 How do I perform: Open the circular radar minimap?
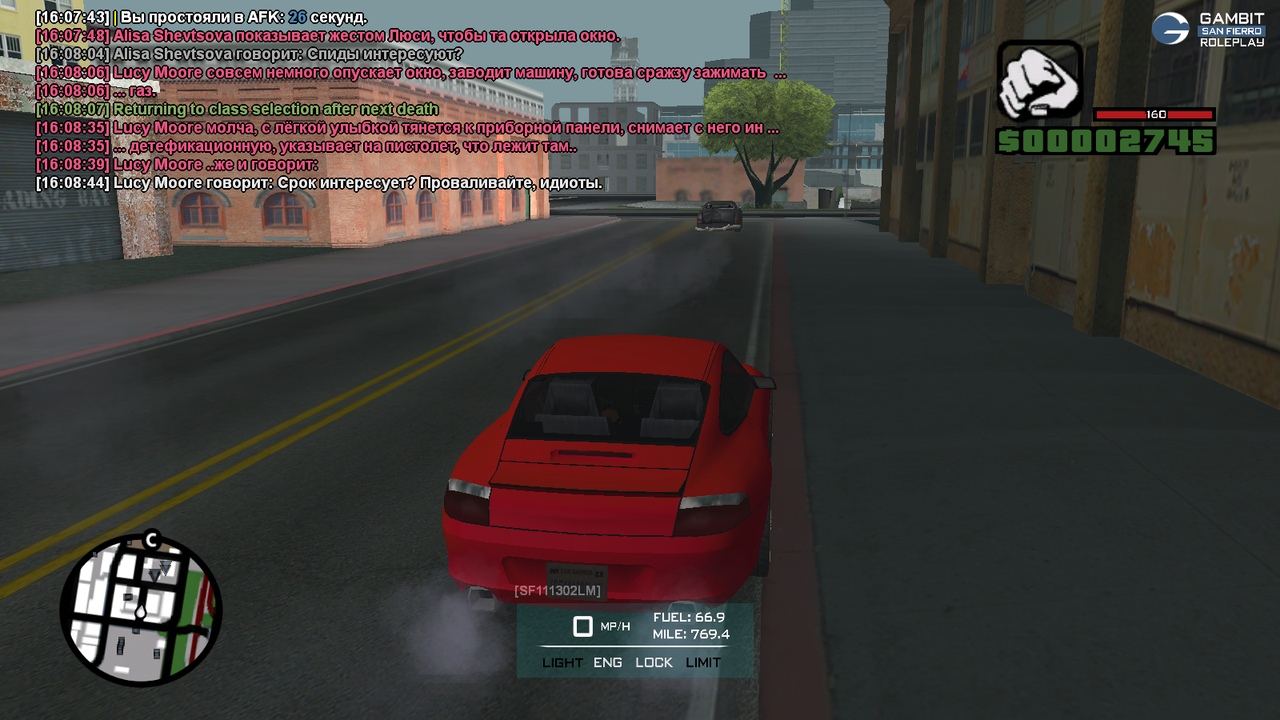tap(141, 610)
